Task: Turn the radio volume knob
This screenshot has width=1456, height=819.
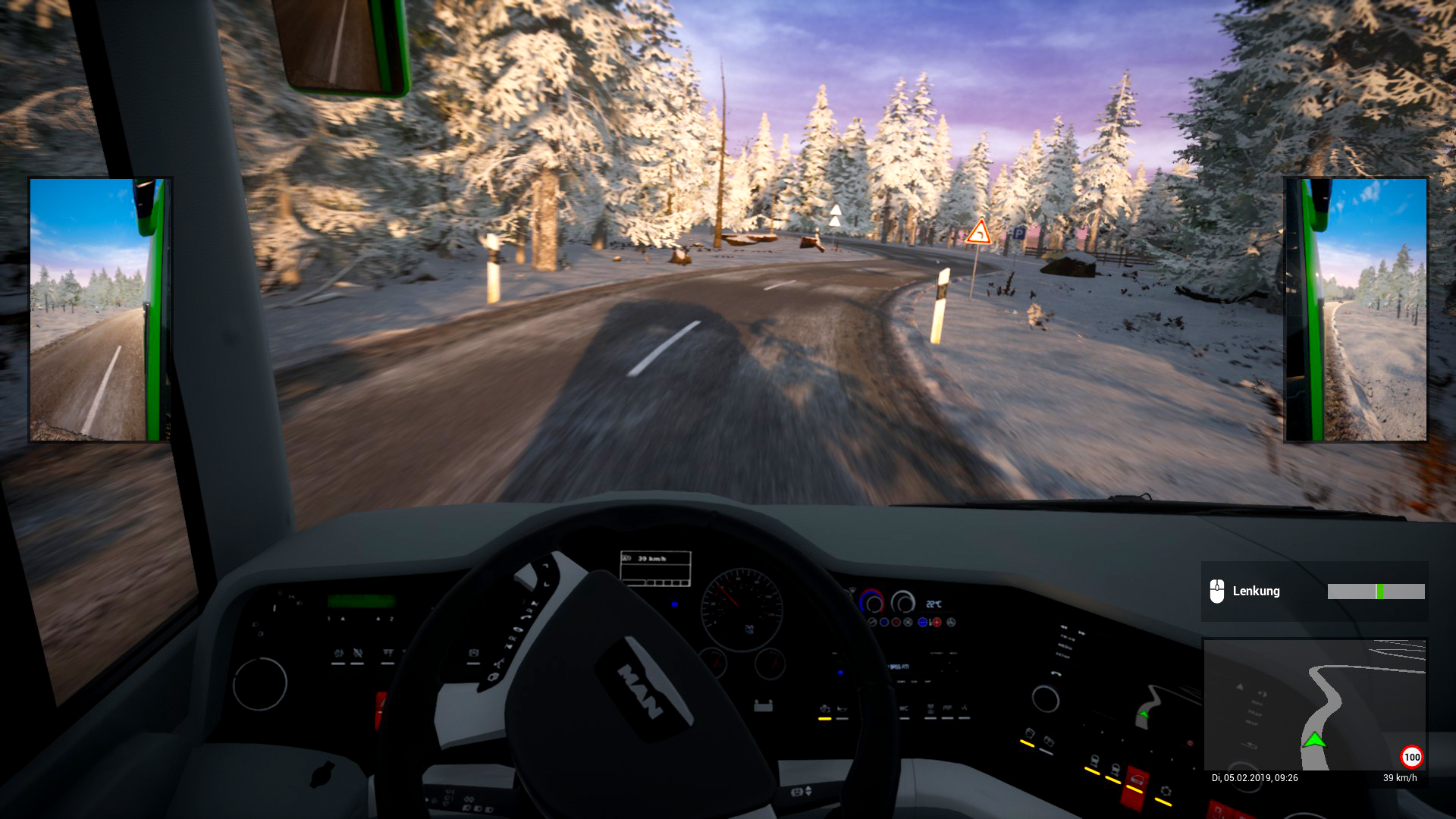Action: [x=1045, y=698]
